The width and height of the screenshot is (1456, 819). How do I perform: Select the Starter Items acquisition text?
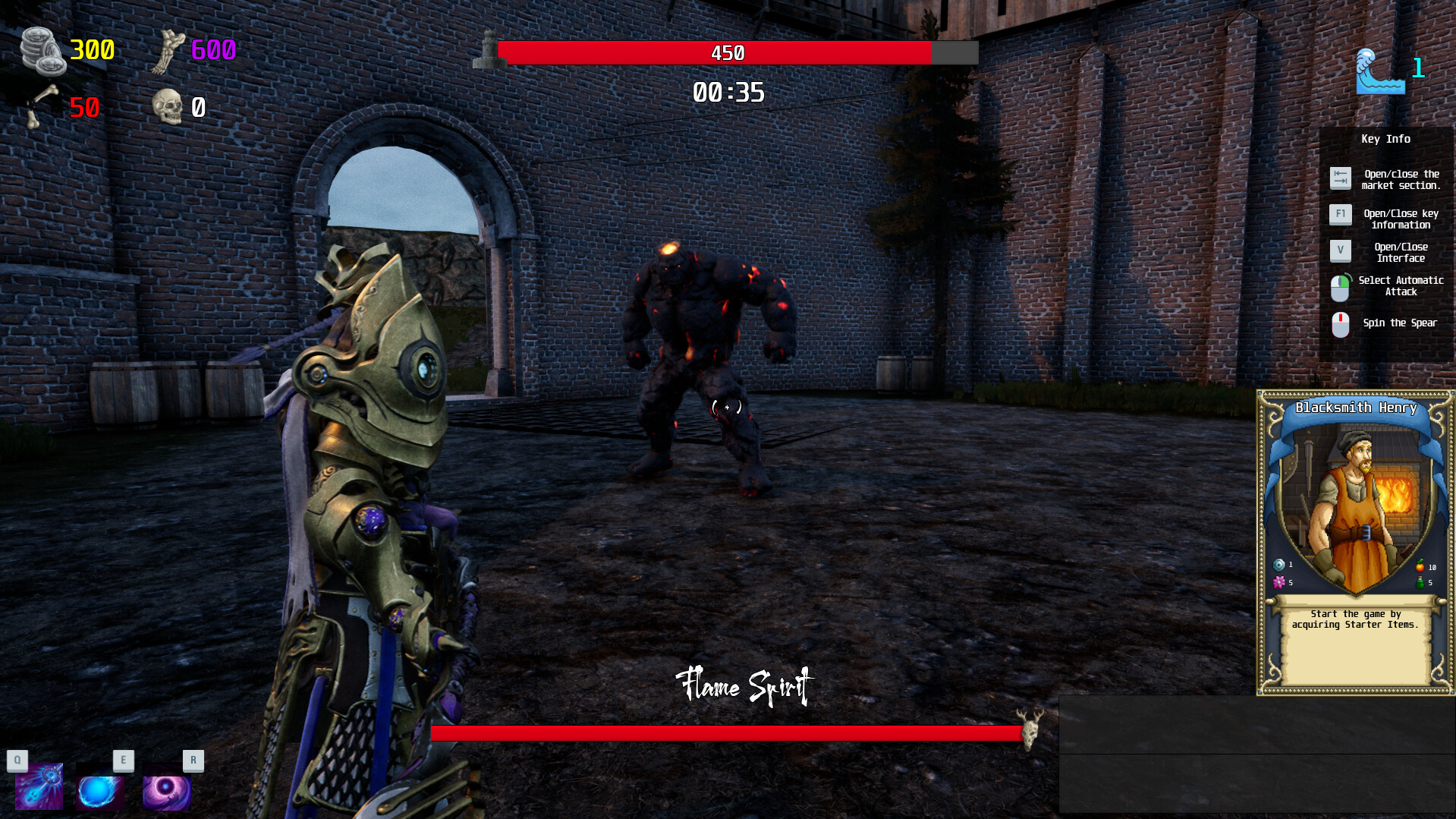(x=1356, y=619)
